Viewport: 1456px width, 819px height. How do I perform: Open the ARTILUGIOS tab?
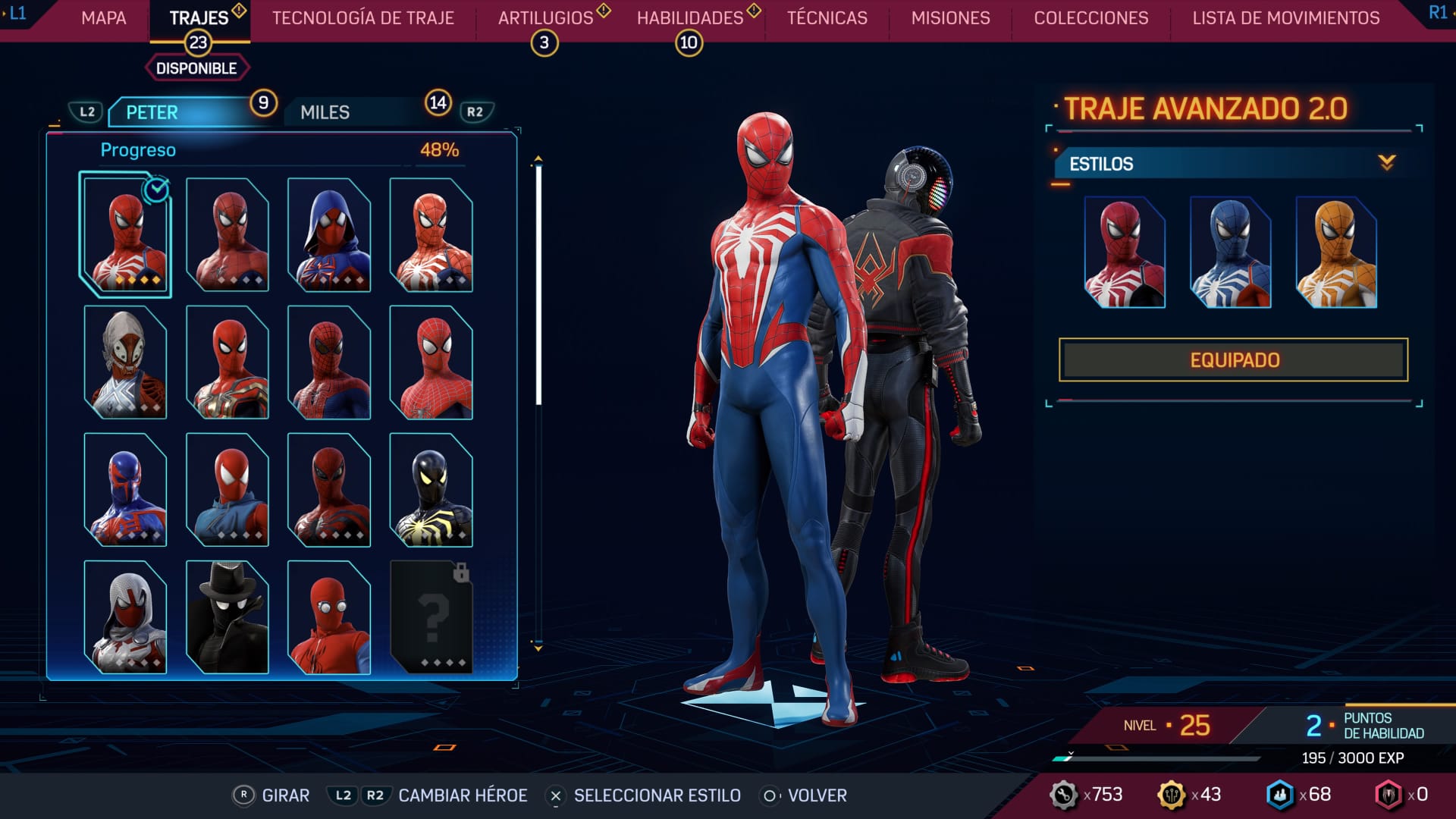click(x=545, y=18)
